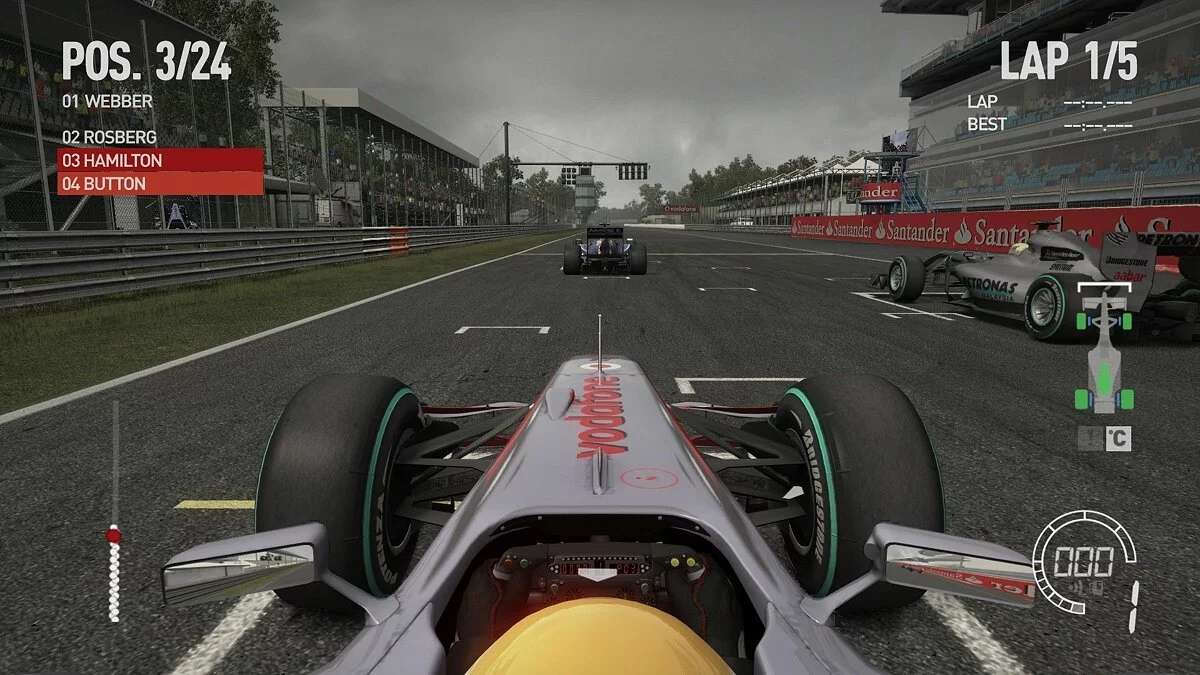
Task: Select the BUTTON row in standings
Action: click(160, 183)
